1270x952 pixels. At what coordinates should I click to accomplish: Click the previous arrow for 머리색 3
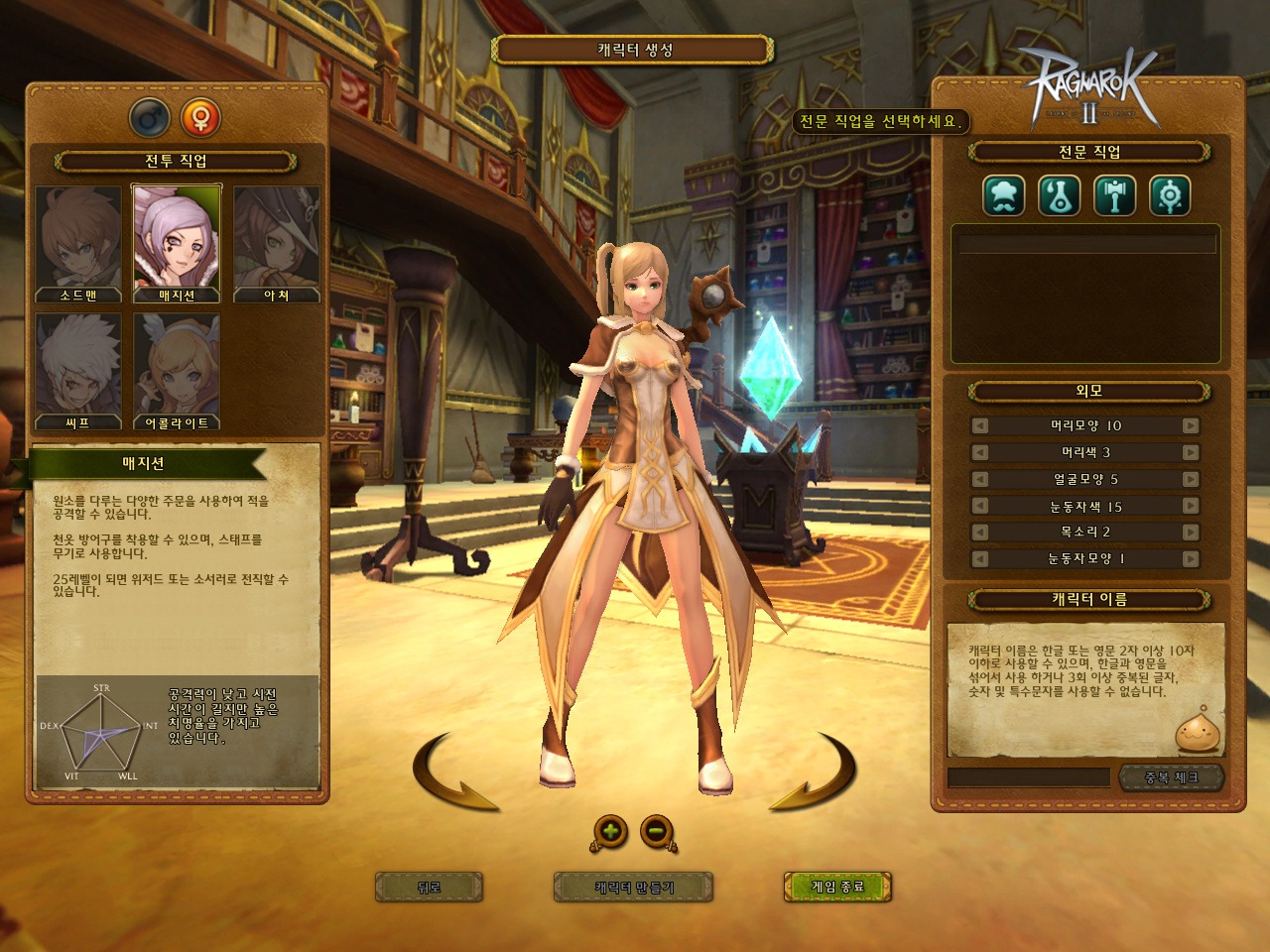tap(980, 451)
